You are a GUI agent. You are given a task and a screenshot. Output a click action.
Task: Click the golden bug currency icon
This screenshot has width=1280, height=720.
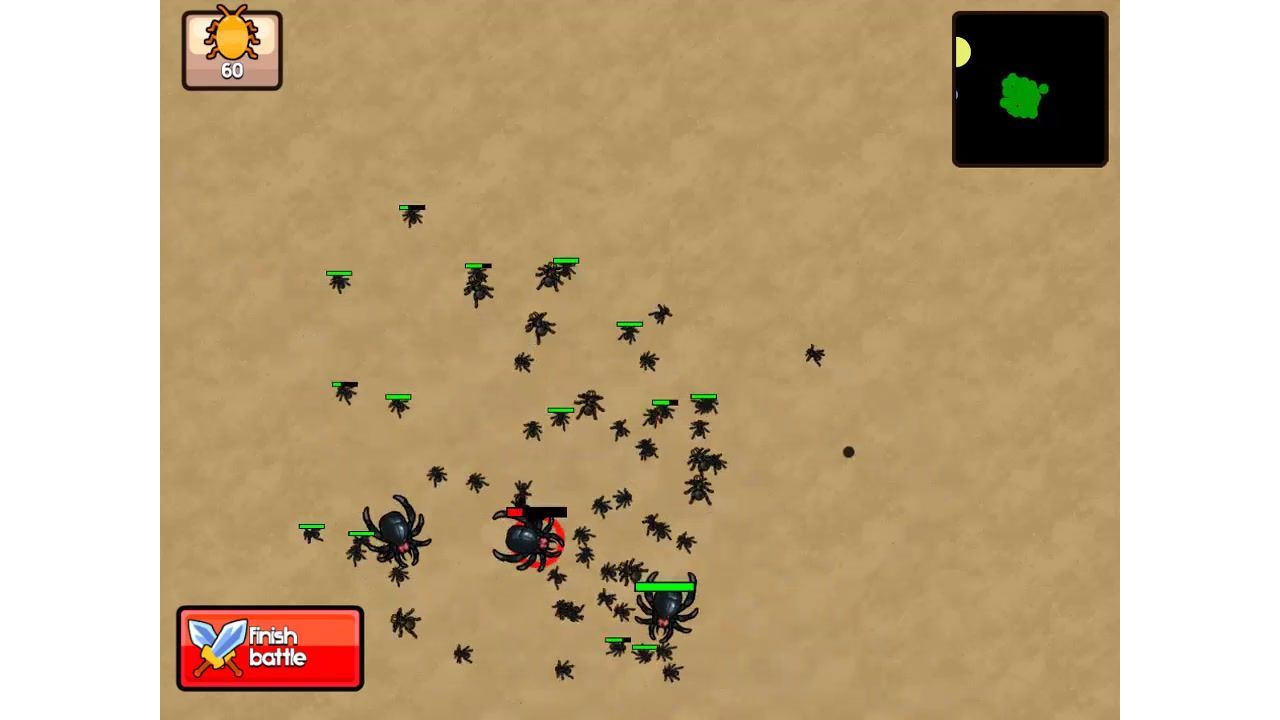tap(231, 38)
